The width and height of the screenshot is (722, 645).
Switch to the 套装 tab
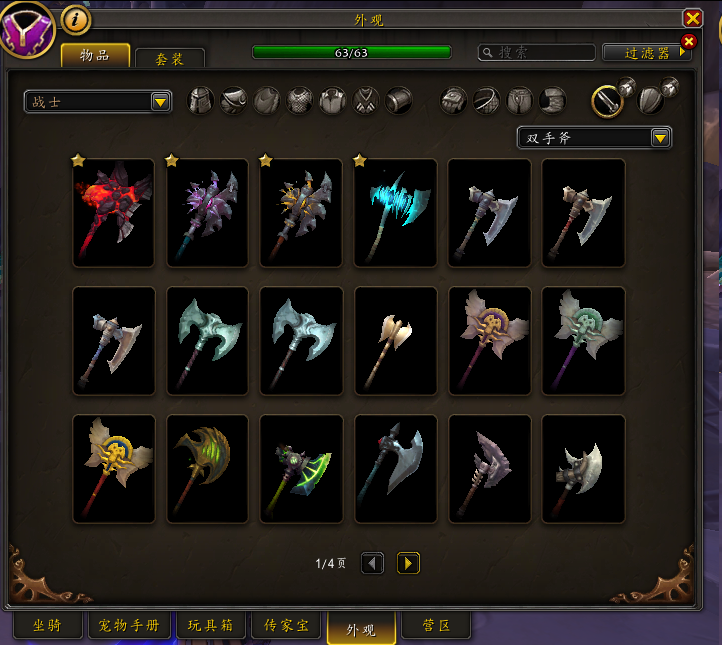coord(169,59)
